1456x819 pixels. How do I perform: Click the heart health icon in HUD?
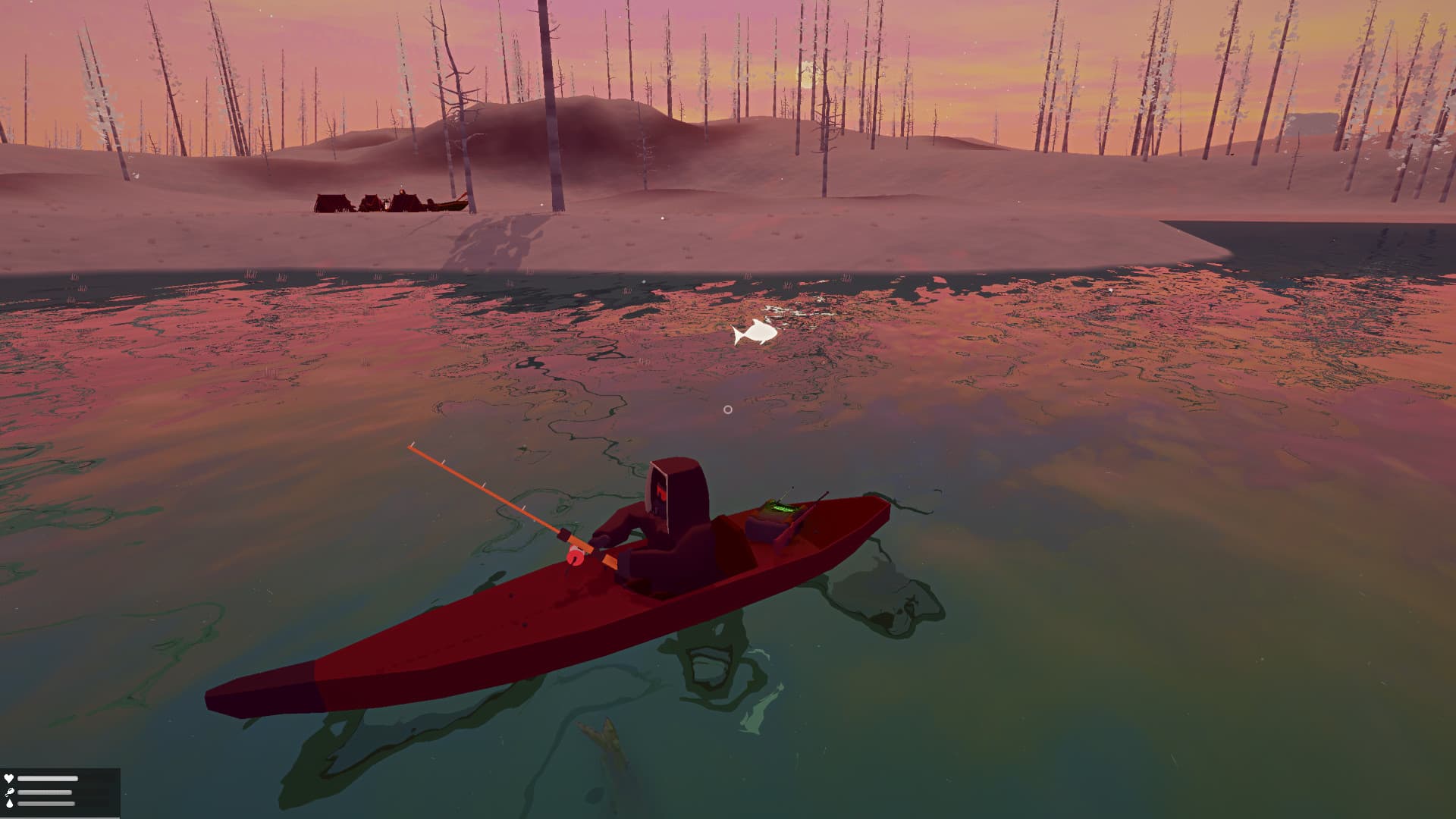9,777
